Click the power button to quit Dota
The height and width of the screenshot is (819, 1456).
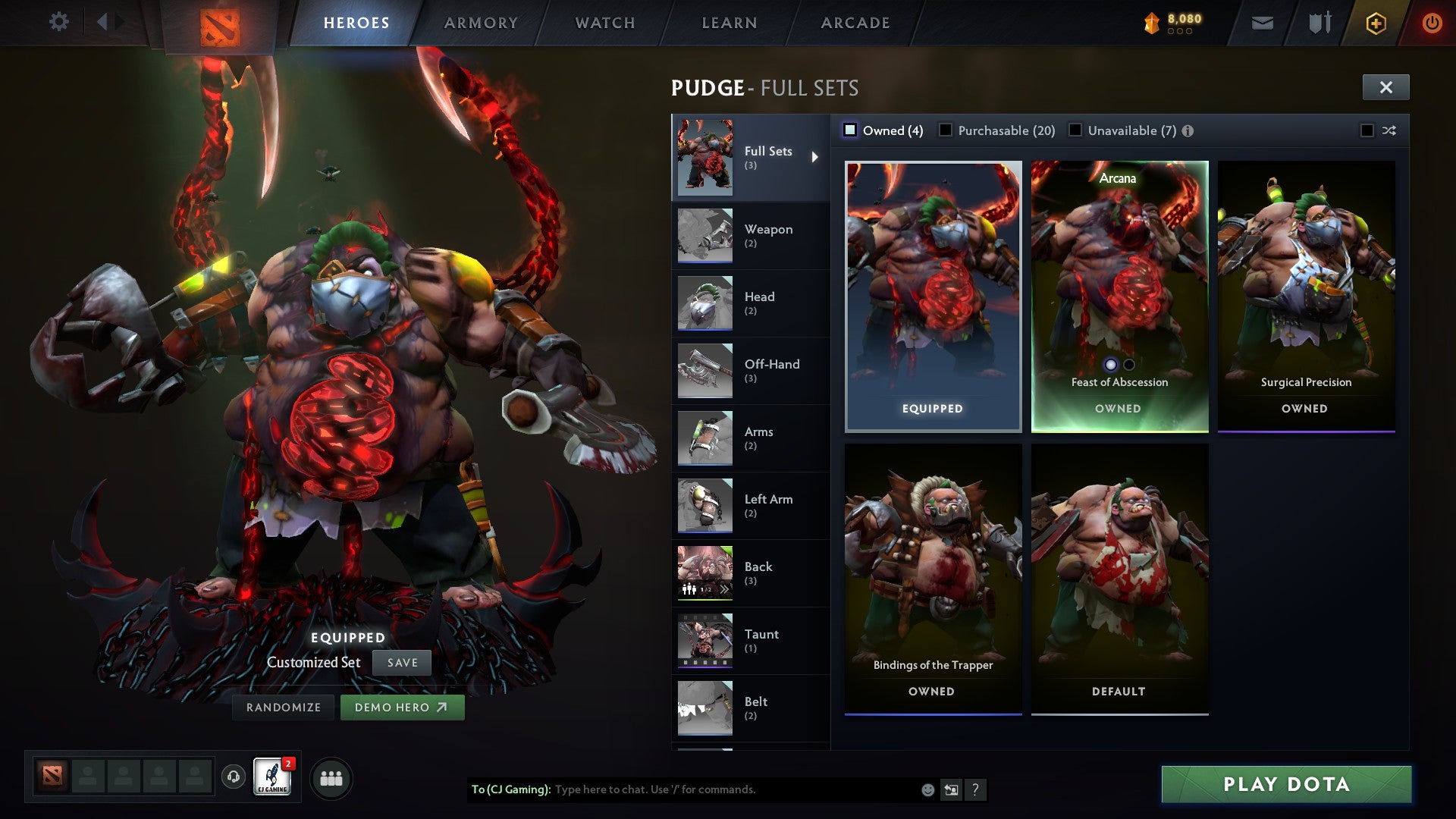click(1432, 22)
